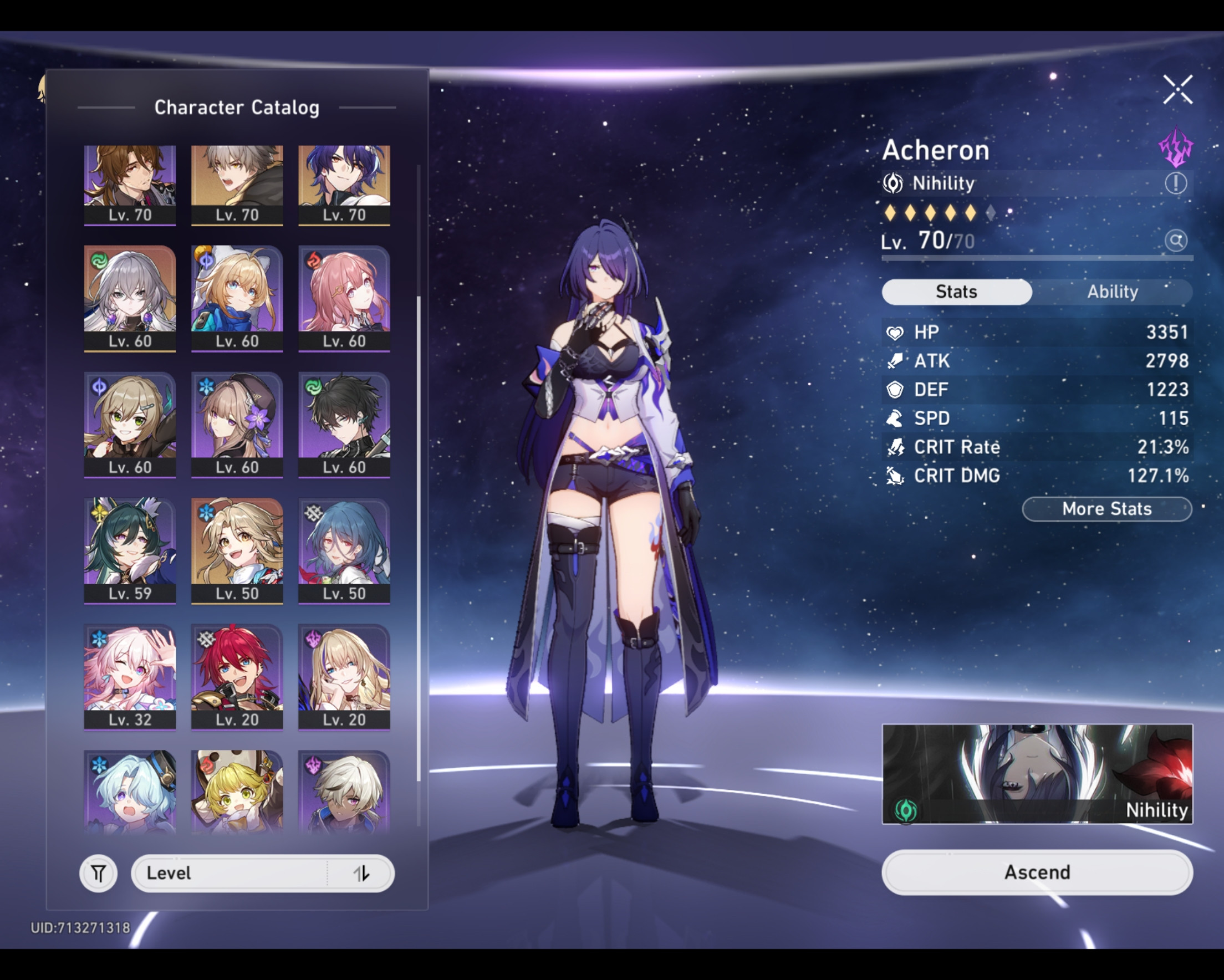Screen dimensions: 1224x980
Task: Select the silver-haired Lv. 60 character portrait
Action: [x=130, y=298]
